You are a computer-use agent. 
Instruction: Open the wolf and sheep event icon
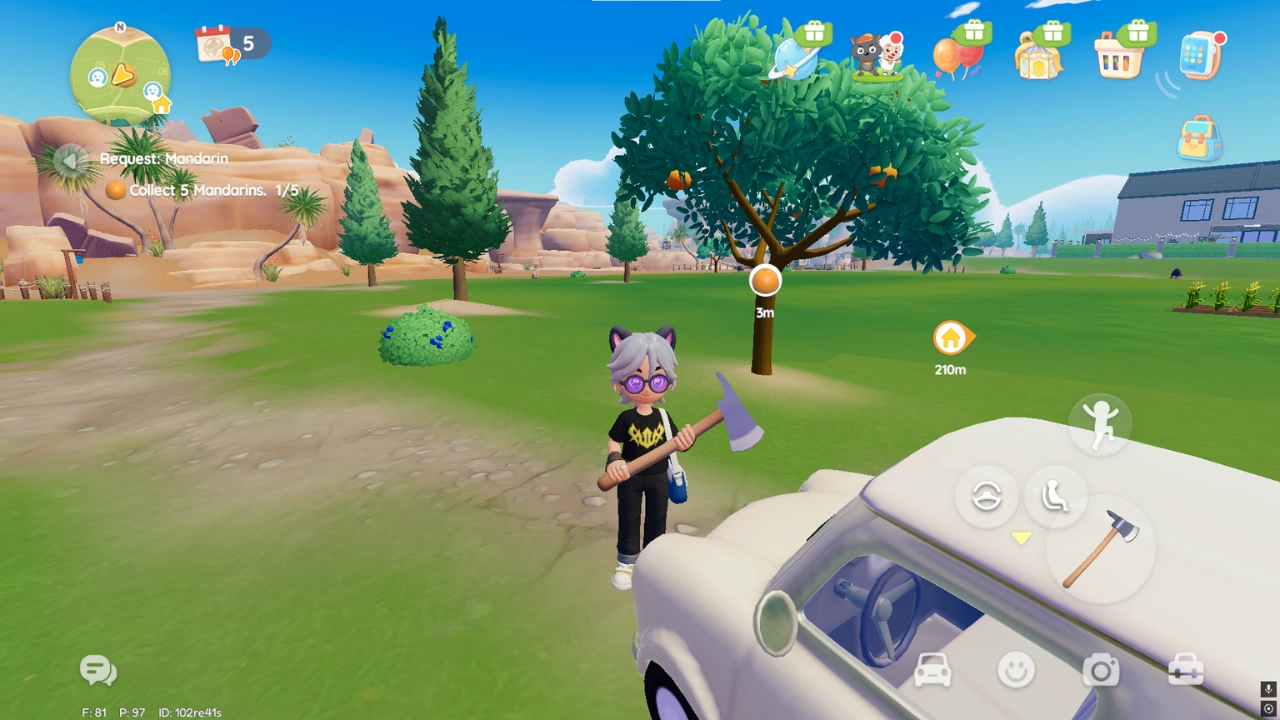[876, 55]
